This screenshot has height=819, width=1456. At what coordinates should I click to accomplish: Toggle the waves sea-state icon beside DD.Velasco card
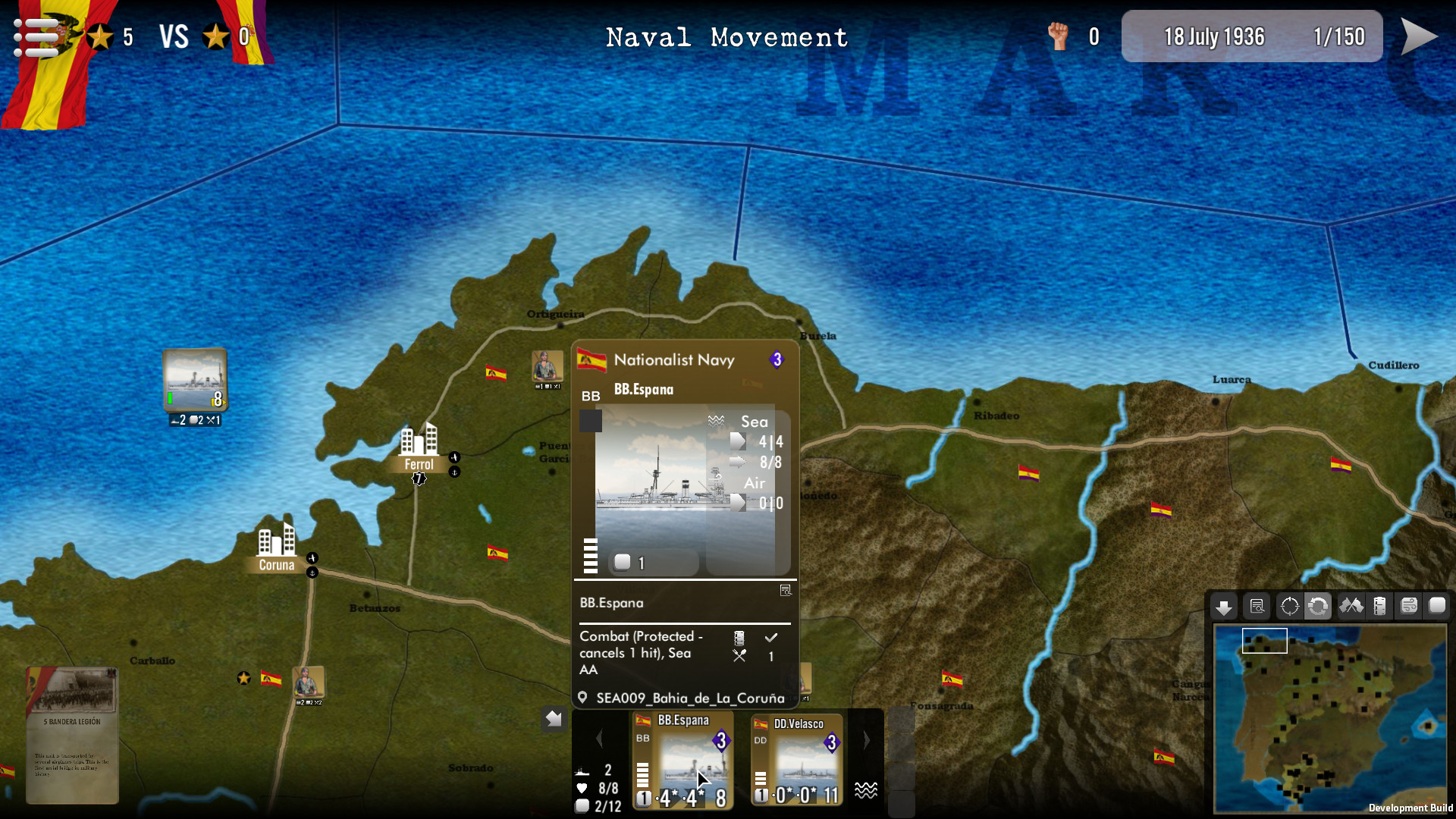point(866,791)
